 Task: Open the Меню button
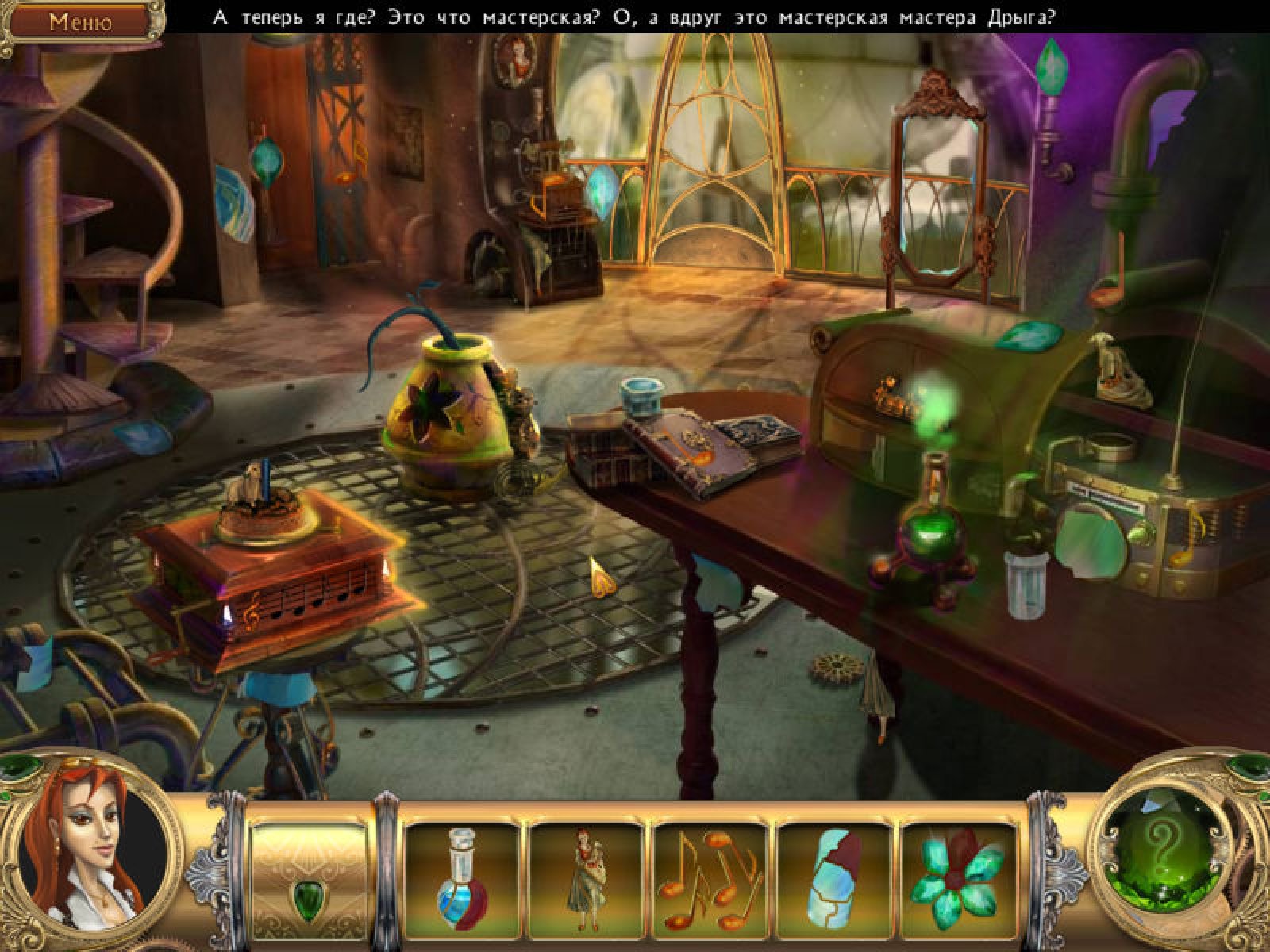[80, 21]
